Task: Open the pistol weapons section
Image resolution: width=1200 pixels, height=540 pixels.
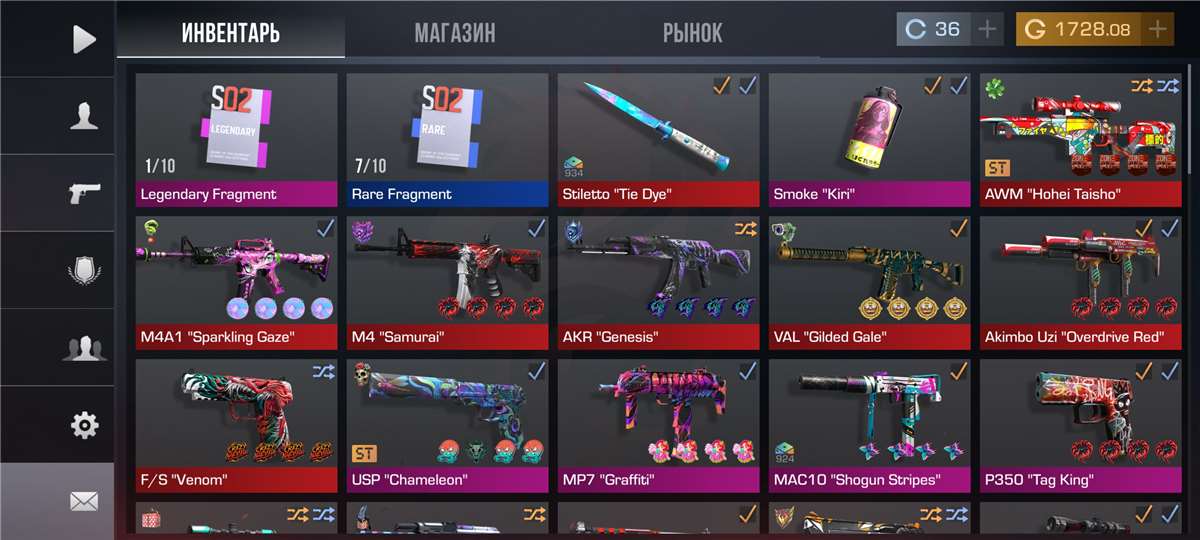Action: click(x=84, y=193)
